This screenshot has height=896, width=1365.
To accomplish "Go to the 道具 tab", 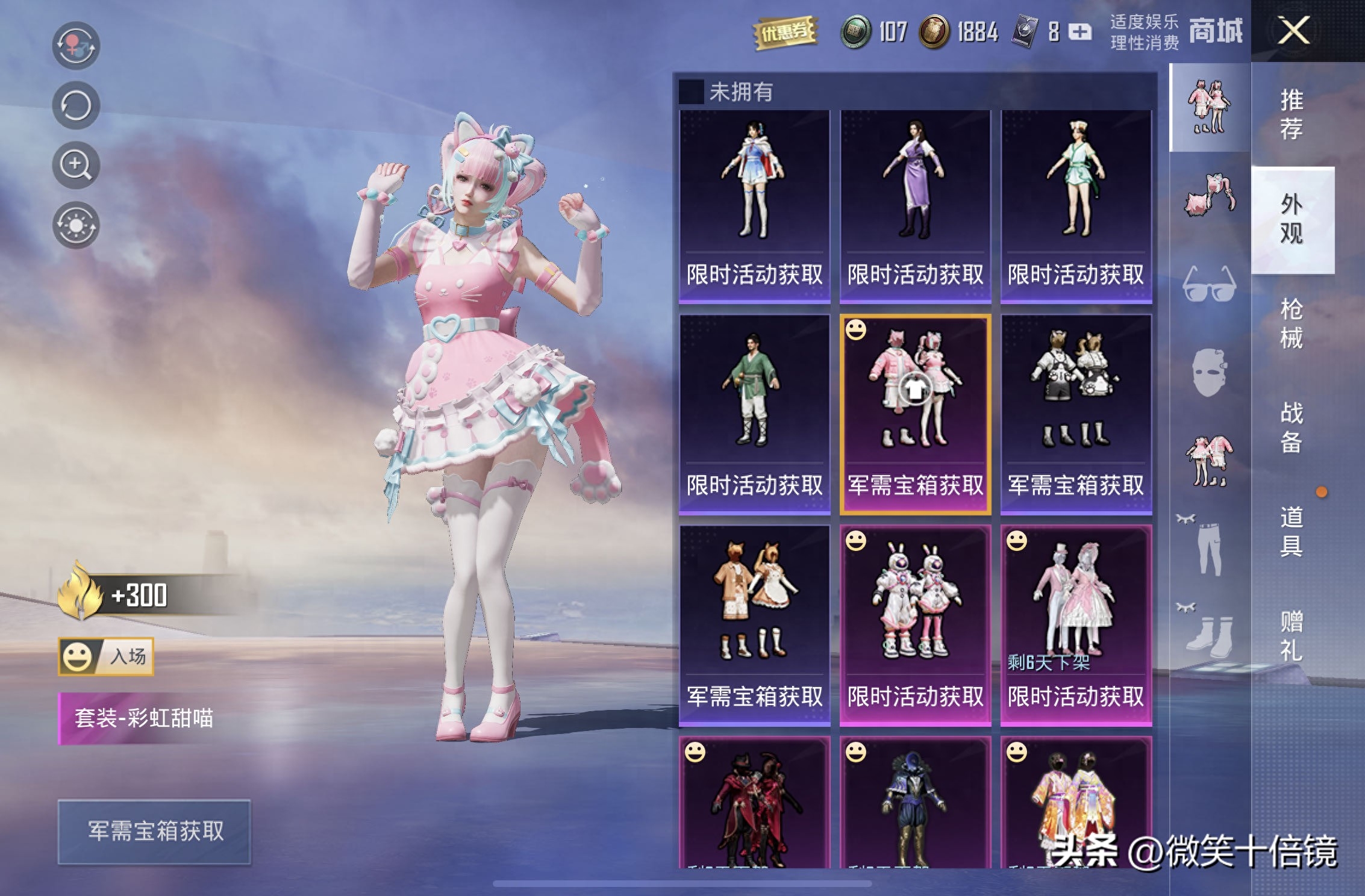I will [x=1292, y=531].
